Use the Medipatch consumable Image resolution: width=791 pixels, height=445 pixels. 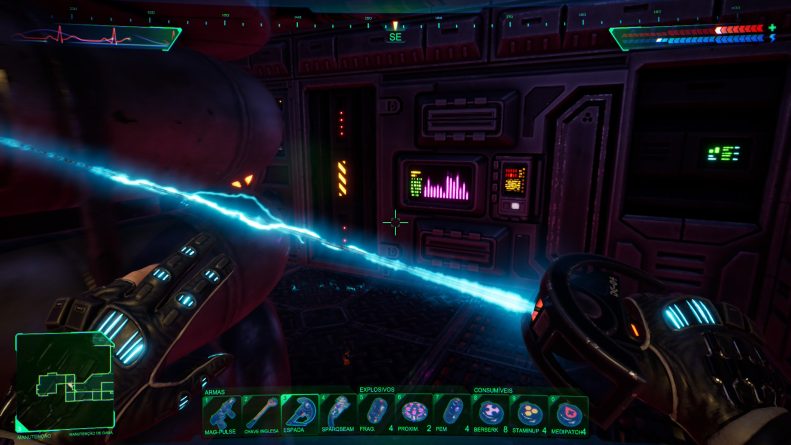pos(567,412)
